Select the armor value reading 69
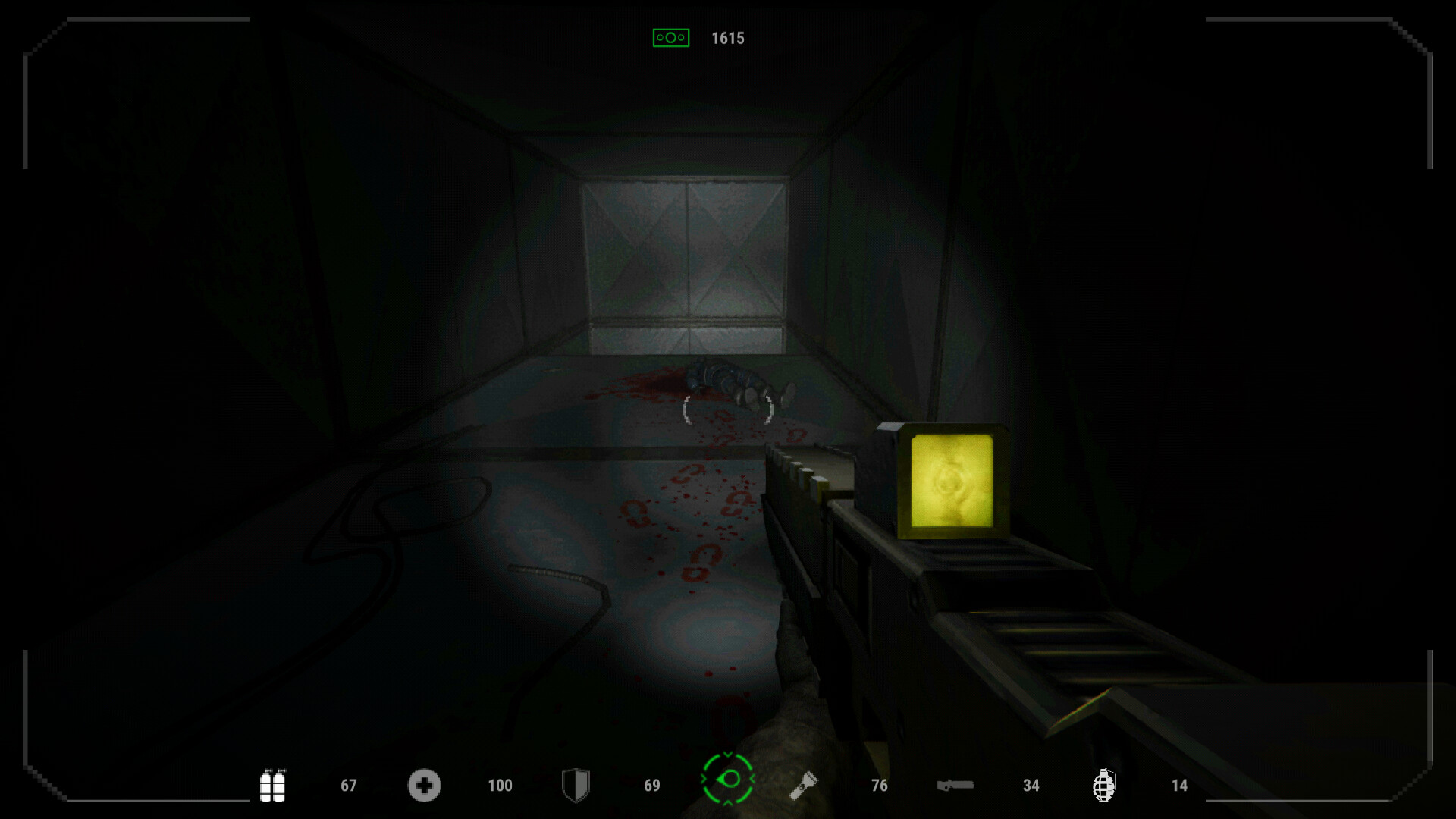Image resolution: width=1456 pixels, height=819 pixels. pyautogui.click(x=651, y=786)
